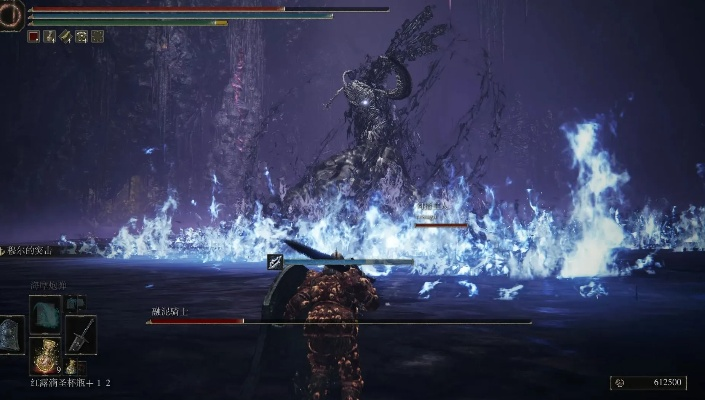Click the sword icon above the player
Image resolution: width=705 pixels, height=400 pixels.
[x=275, y=262]
